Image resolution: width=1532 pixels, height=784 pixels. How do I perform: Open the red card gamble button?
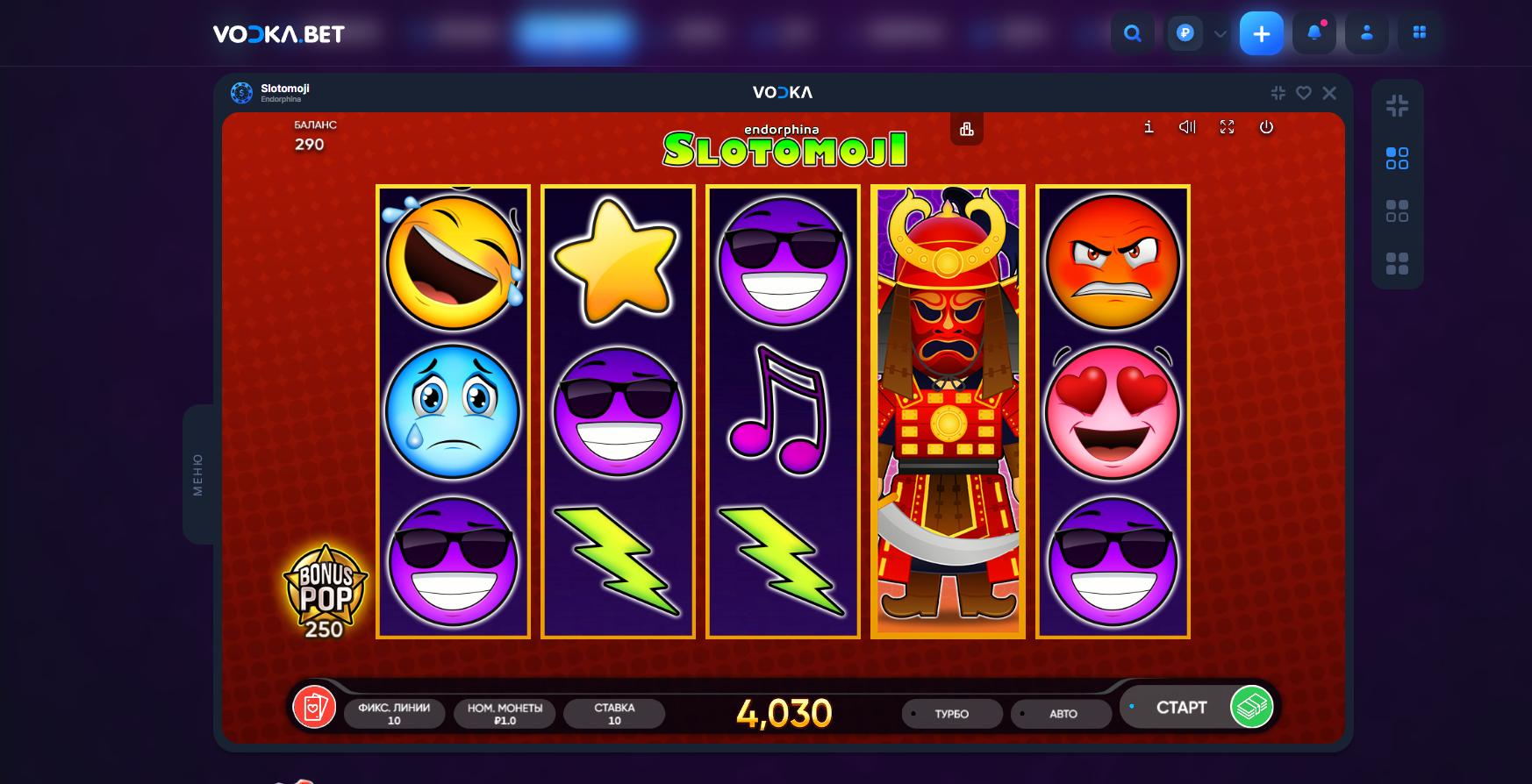tap(314, 707)
